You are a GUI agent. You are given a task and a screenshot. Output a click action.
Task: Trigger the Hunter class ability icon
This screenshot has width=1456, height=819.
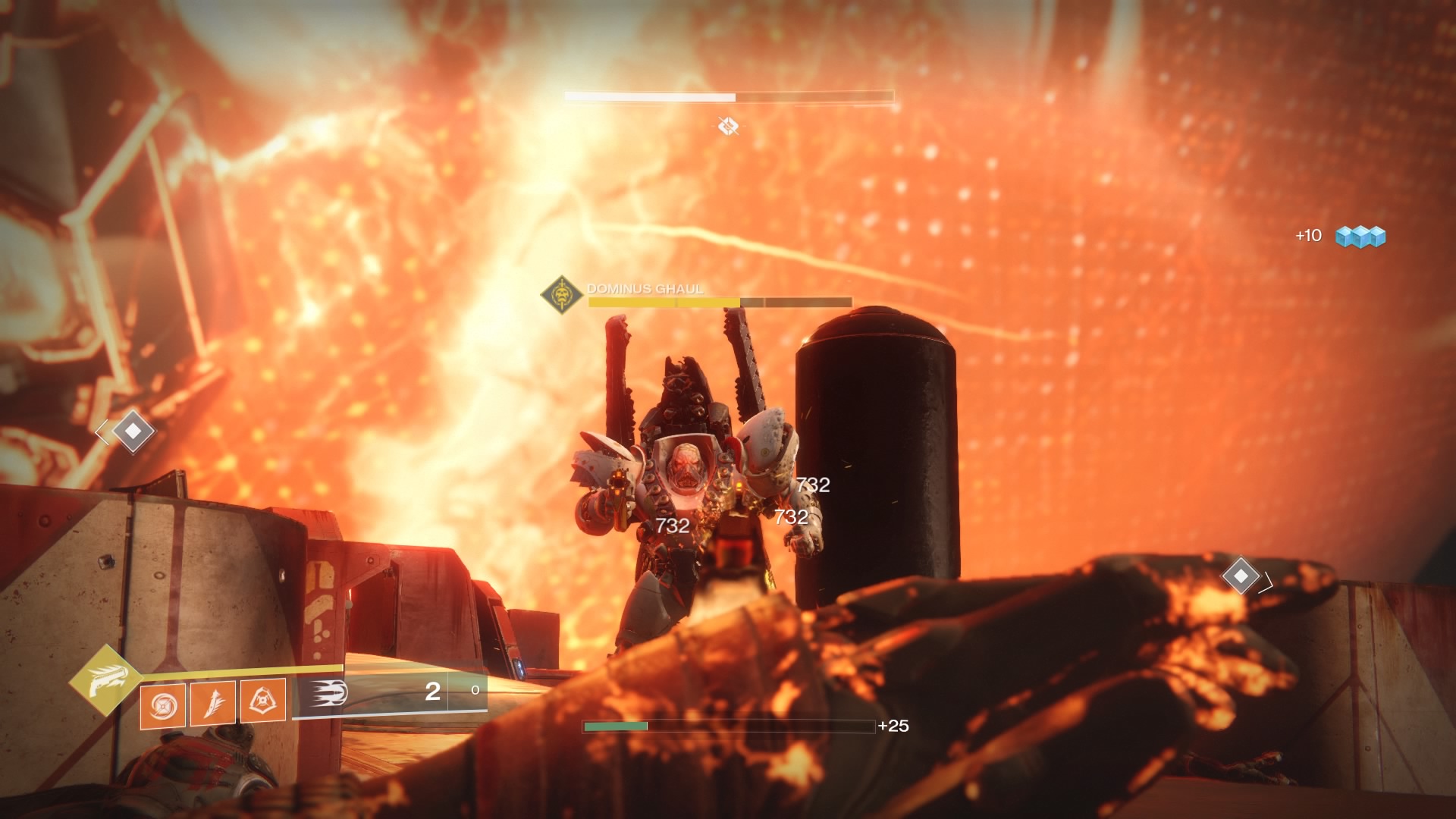click(262, 699)
